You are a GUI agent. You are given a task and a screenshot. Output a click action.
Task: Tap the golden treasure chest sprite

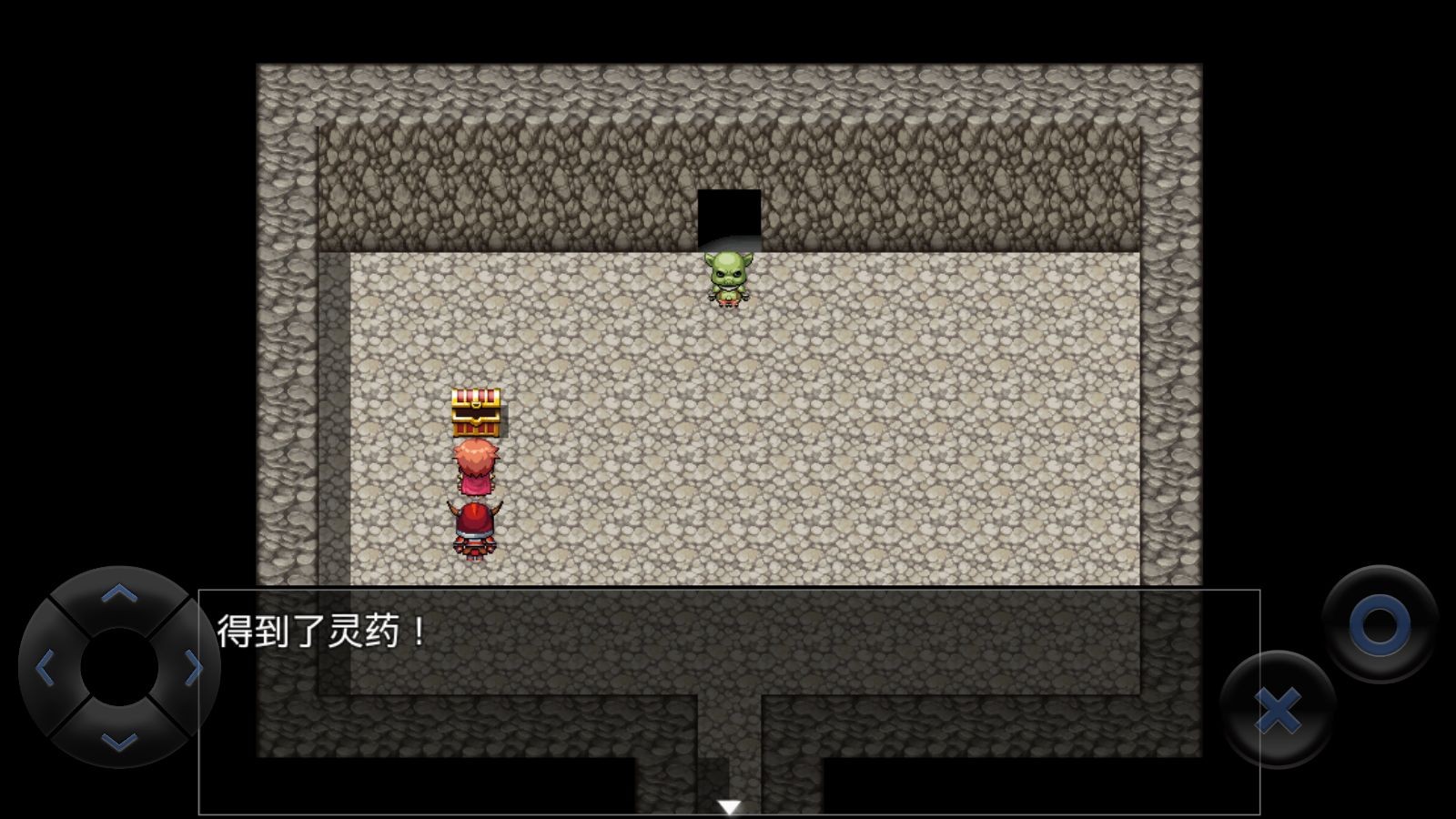(475, 411)
